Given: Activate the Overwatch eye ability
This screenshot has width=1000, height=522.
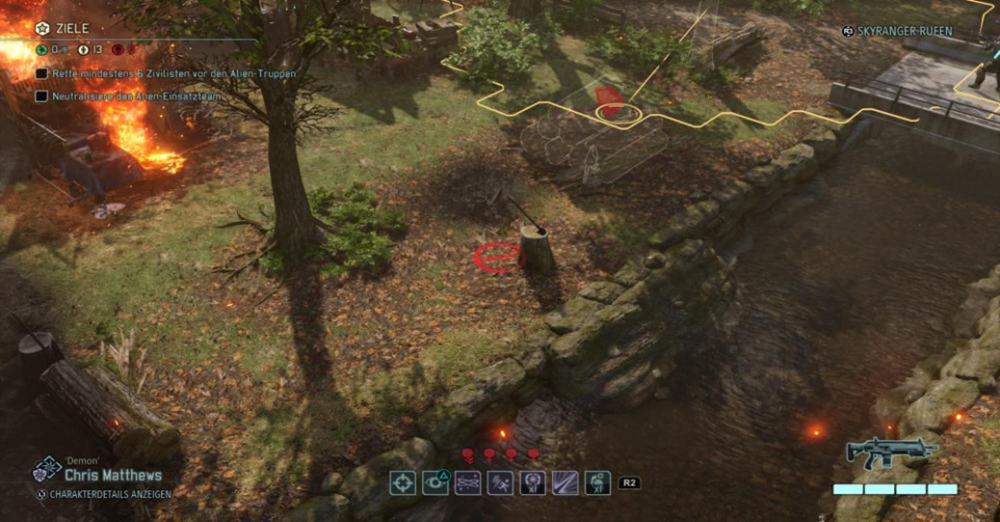Looking at the screenshot, I should pos(435,483).
